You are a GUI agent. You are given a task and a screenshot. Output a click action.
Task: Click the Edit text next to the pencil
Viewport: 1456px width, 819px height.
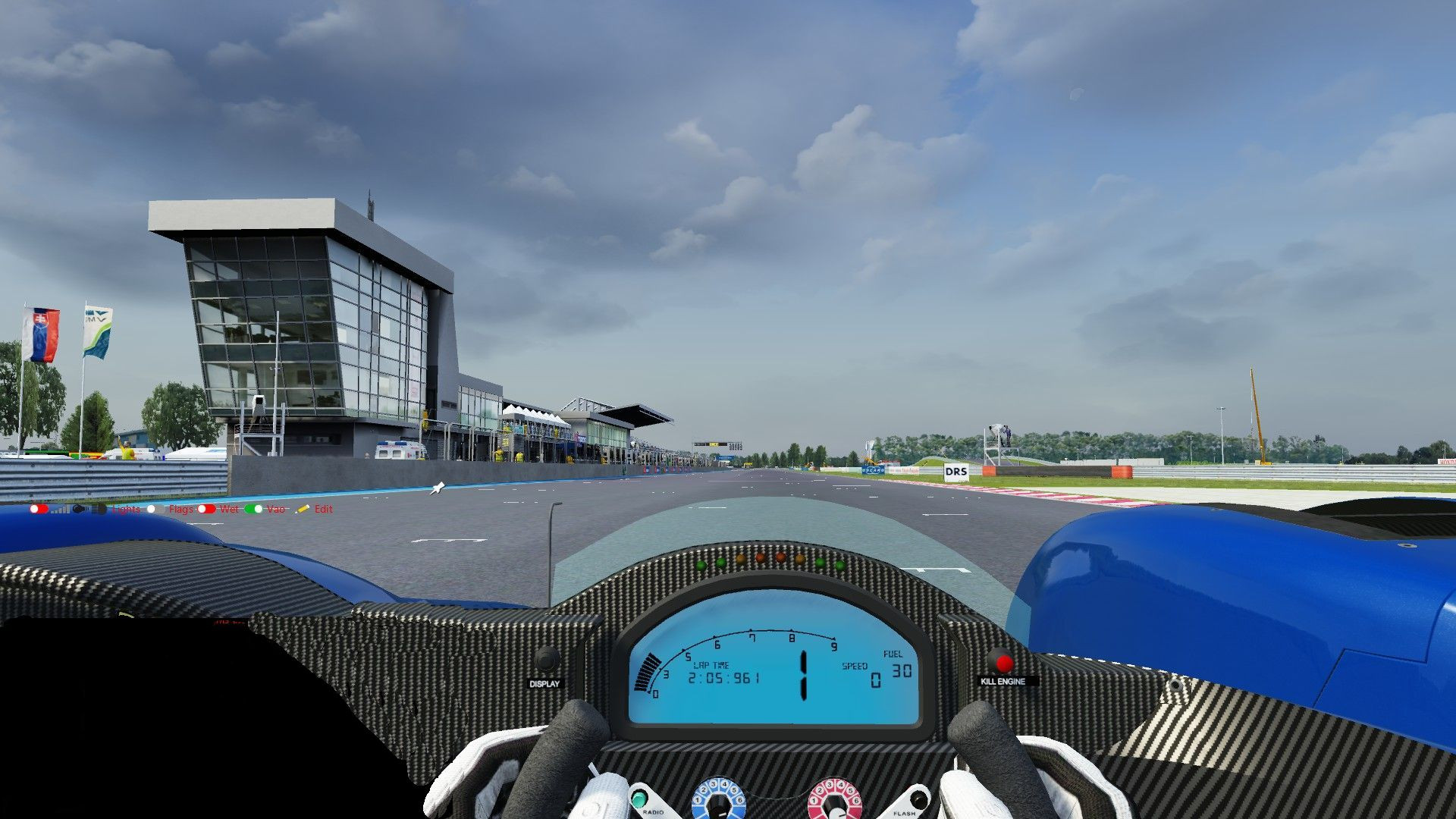click(x=324, y=510)
